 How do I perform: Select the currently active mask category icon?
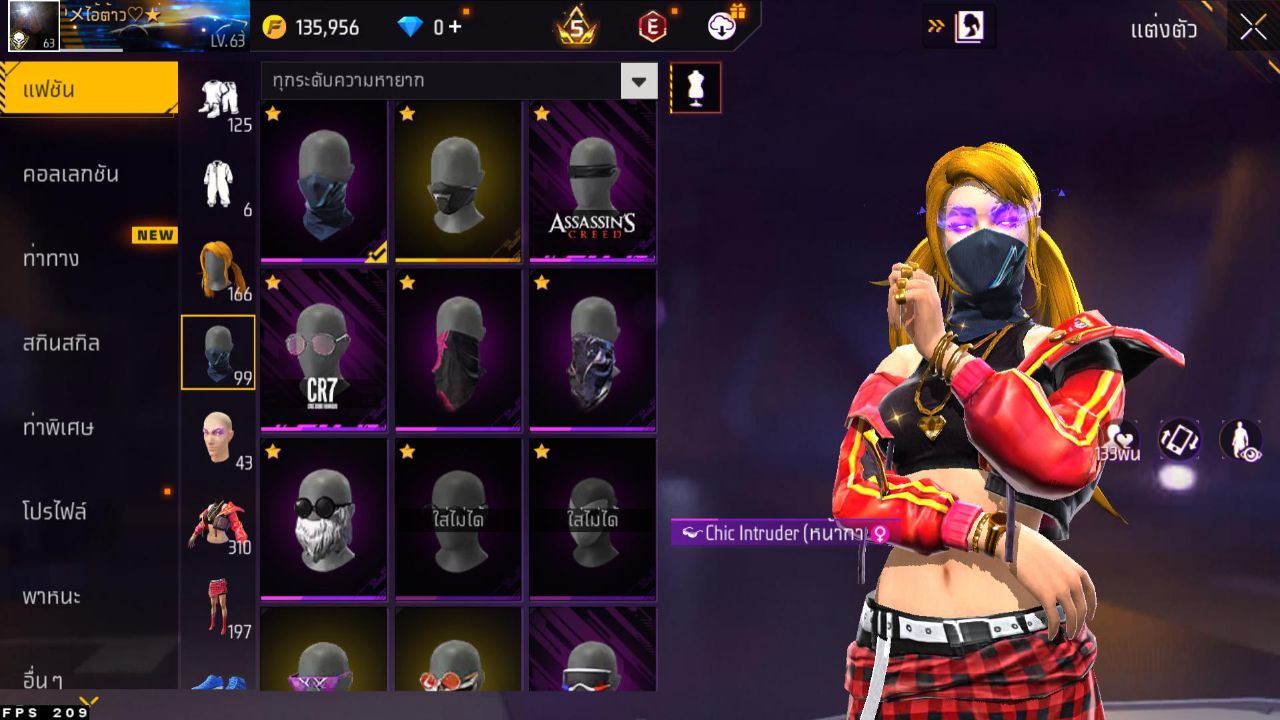click(x=220, y=350)
